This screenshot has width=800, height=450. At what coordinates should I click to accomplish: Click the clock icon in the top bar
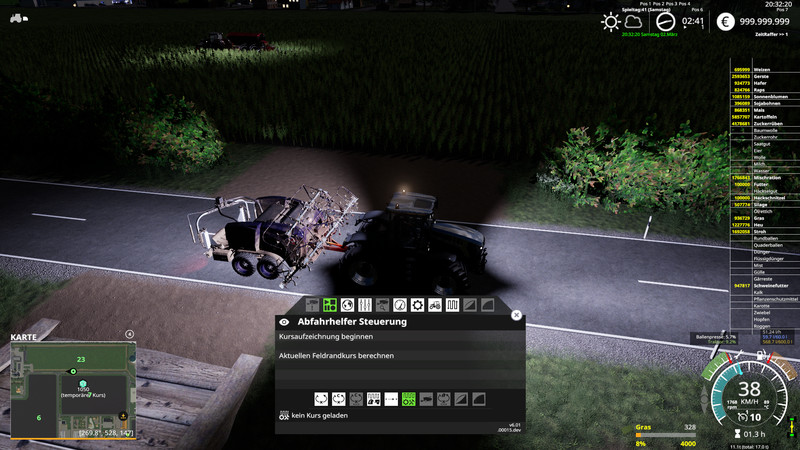tap(665, 21)
